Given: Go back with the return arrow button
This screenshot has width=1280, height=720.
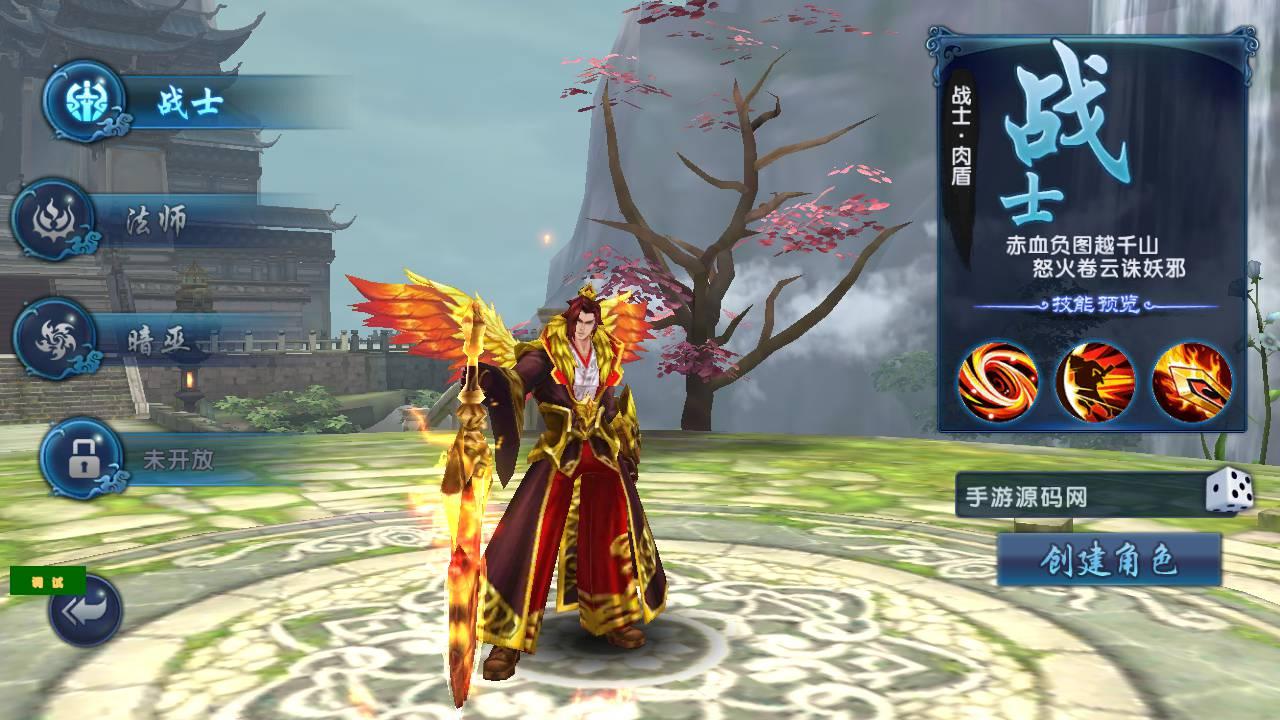Looking at the screenshot, I should coord(85,611).
